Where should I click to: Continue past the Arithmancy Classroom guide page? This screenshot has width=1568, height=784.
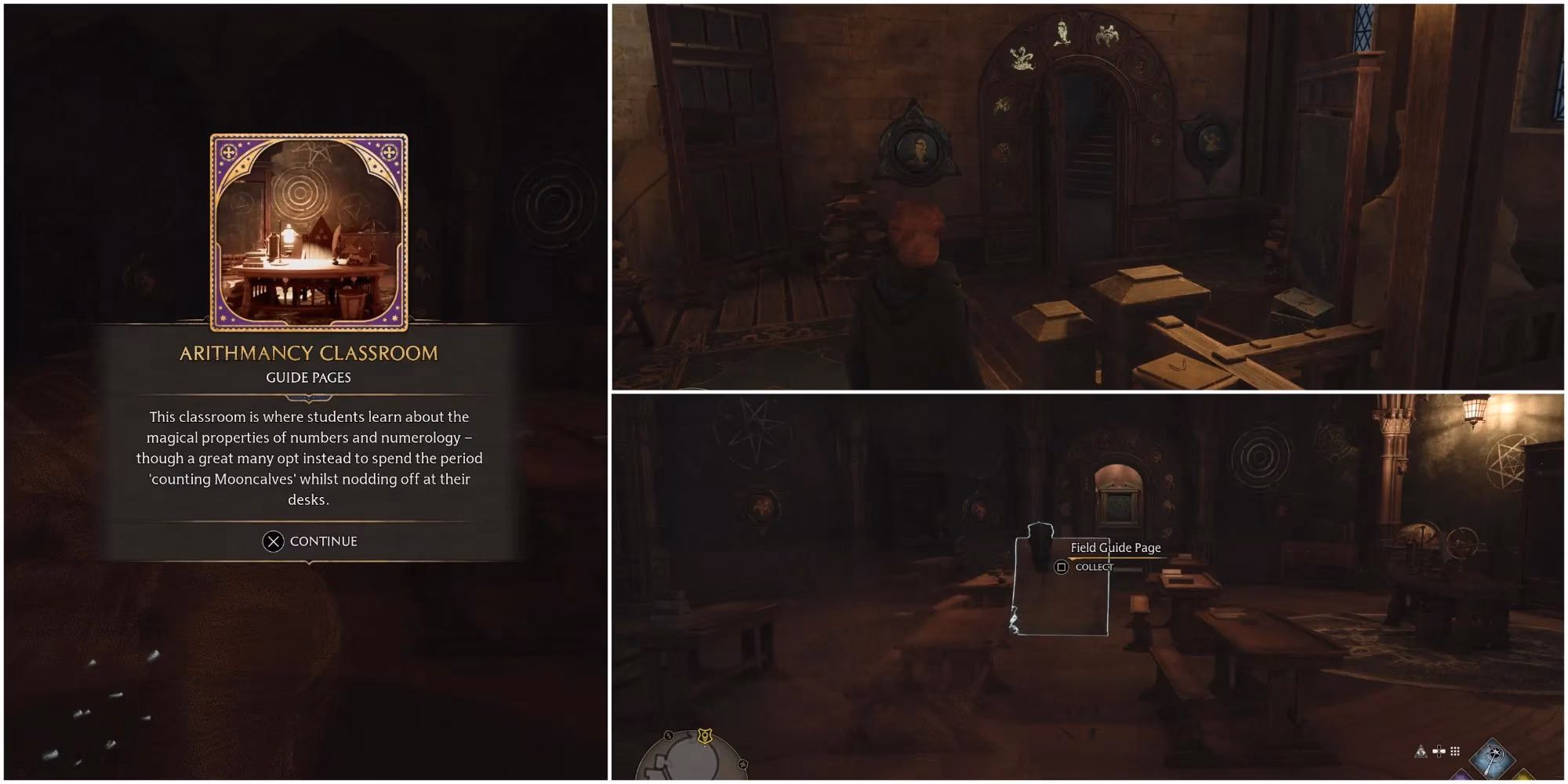(310, 541)
